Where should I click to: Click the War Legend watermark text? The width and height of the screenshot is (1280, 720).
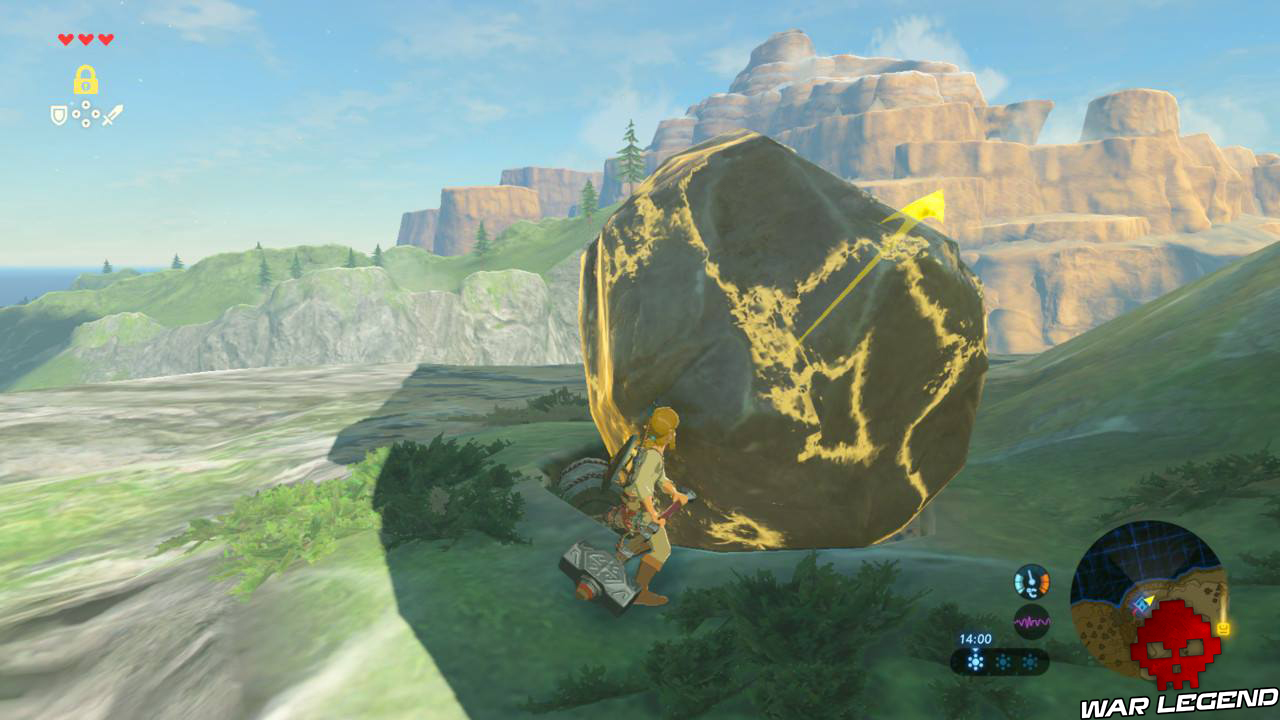1177,702
